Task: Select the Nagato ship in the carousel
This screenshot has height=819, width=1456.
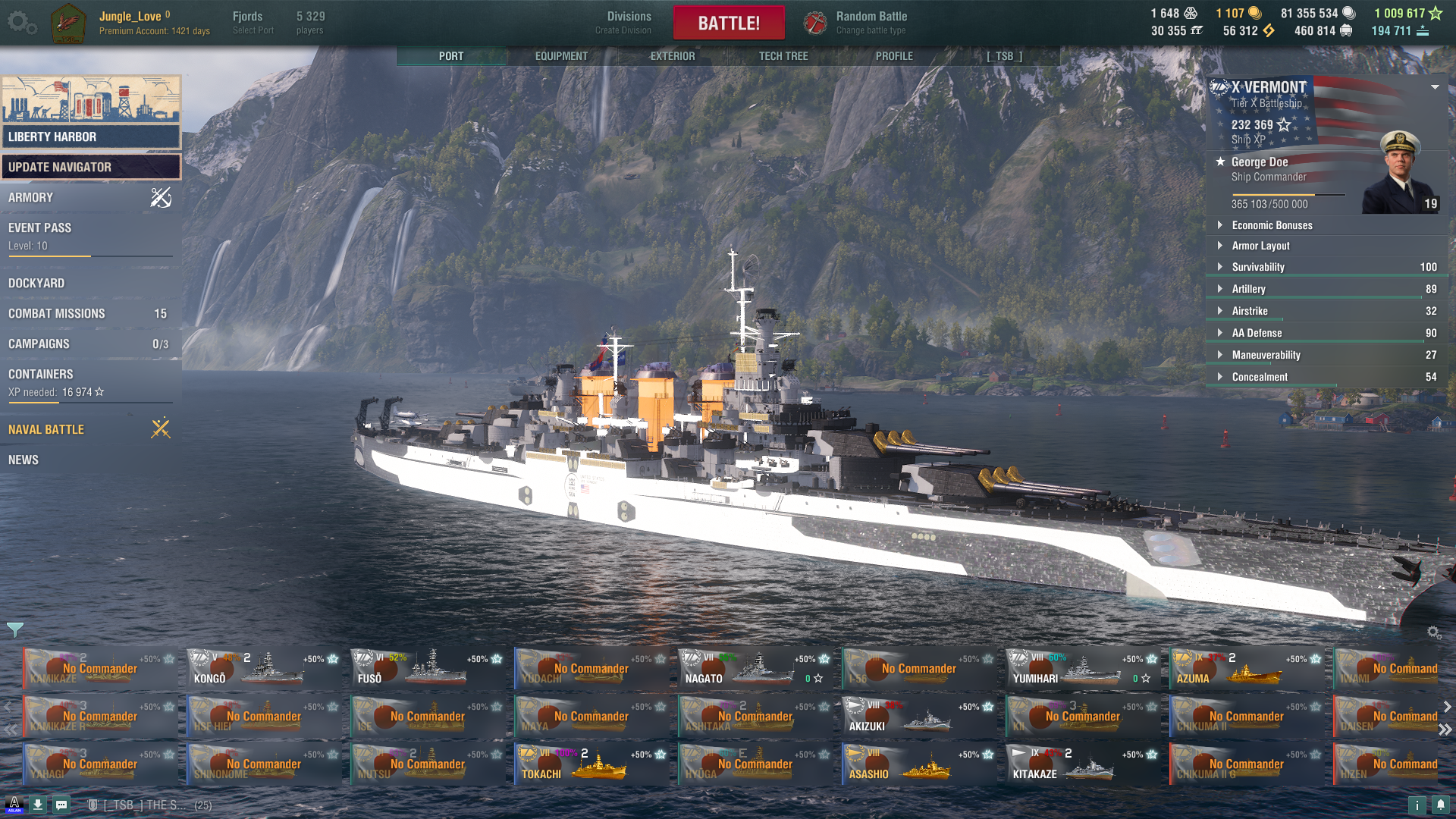Action: pyautogui.click(x=756, y=668)
